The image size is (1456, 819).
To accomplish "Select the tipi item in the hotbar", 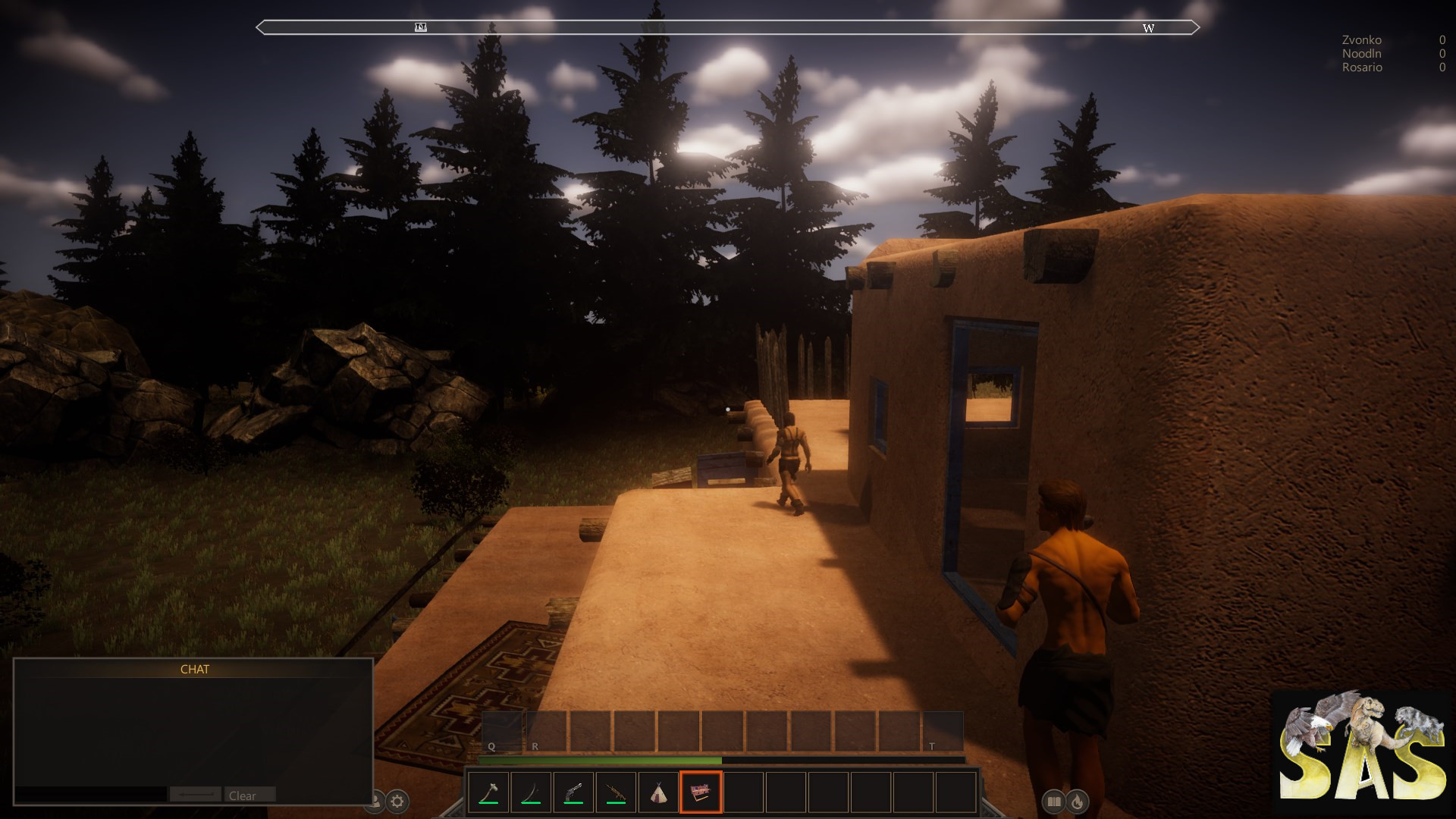I will [x=657, y=791].
